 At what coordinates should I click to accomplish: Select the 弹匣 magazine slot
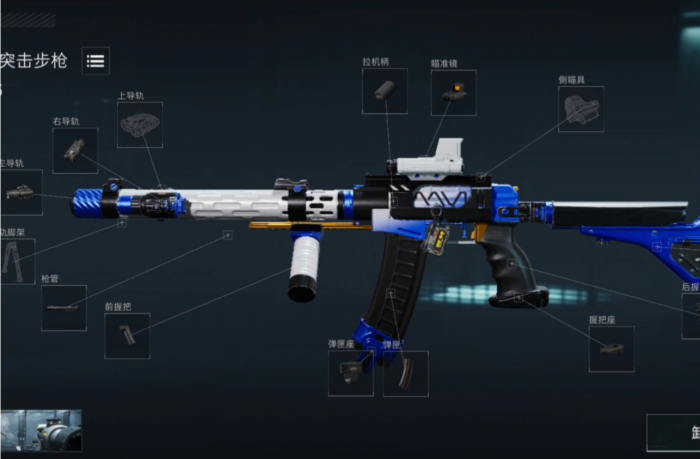click(405, 373)
